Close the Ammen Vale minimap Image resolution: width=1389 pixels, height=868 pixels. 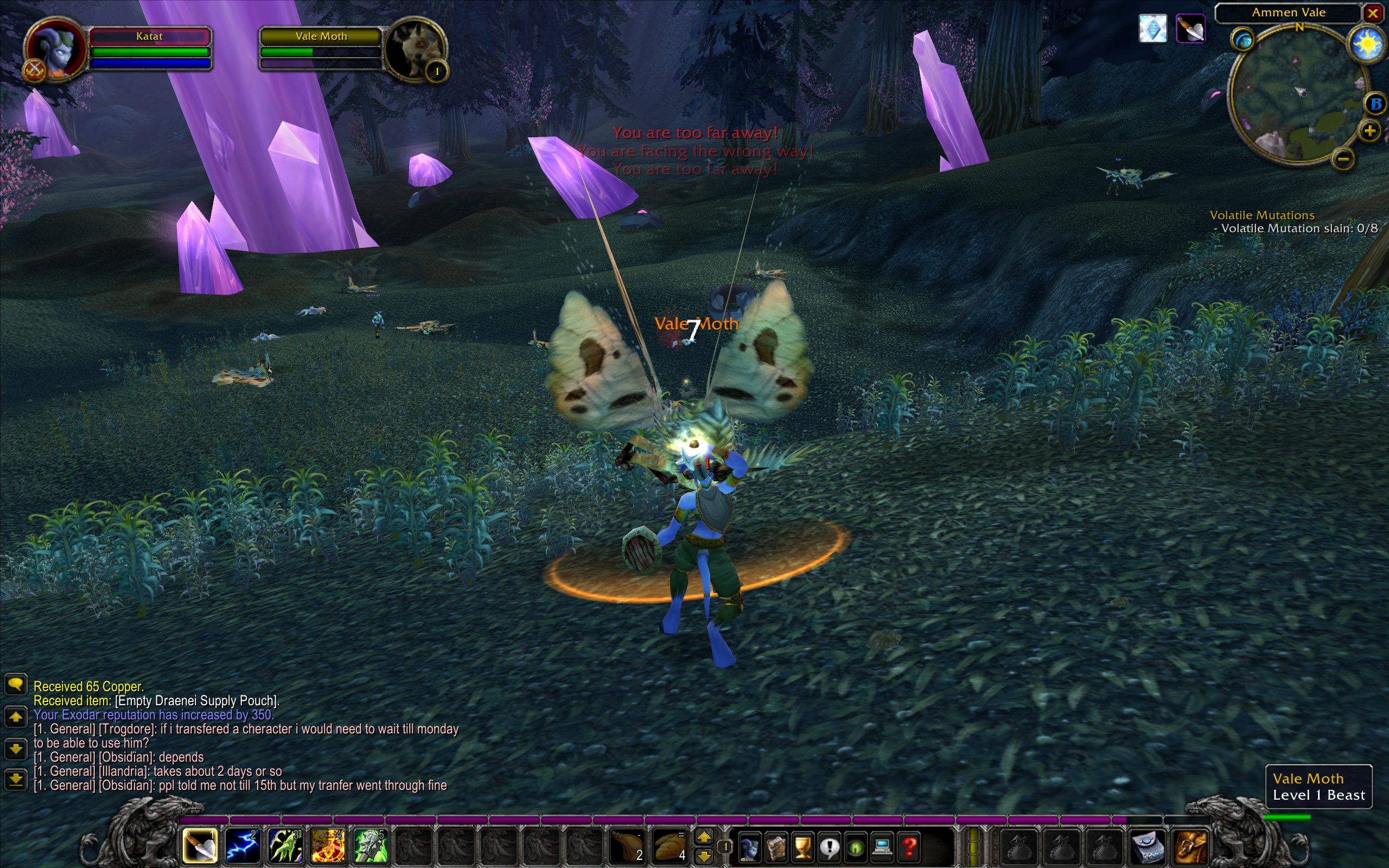1373,12
